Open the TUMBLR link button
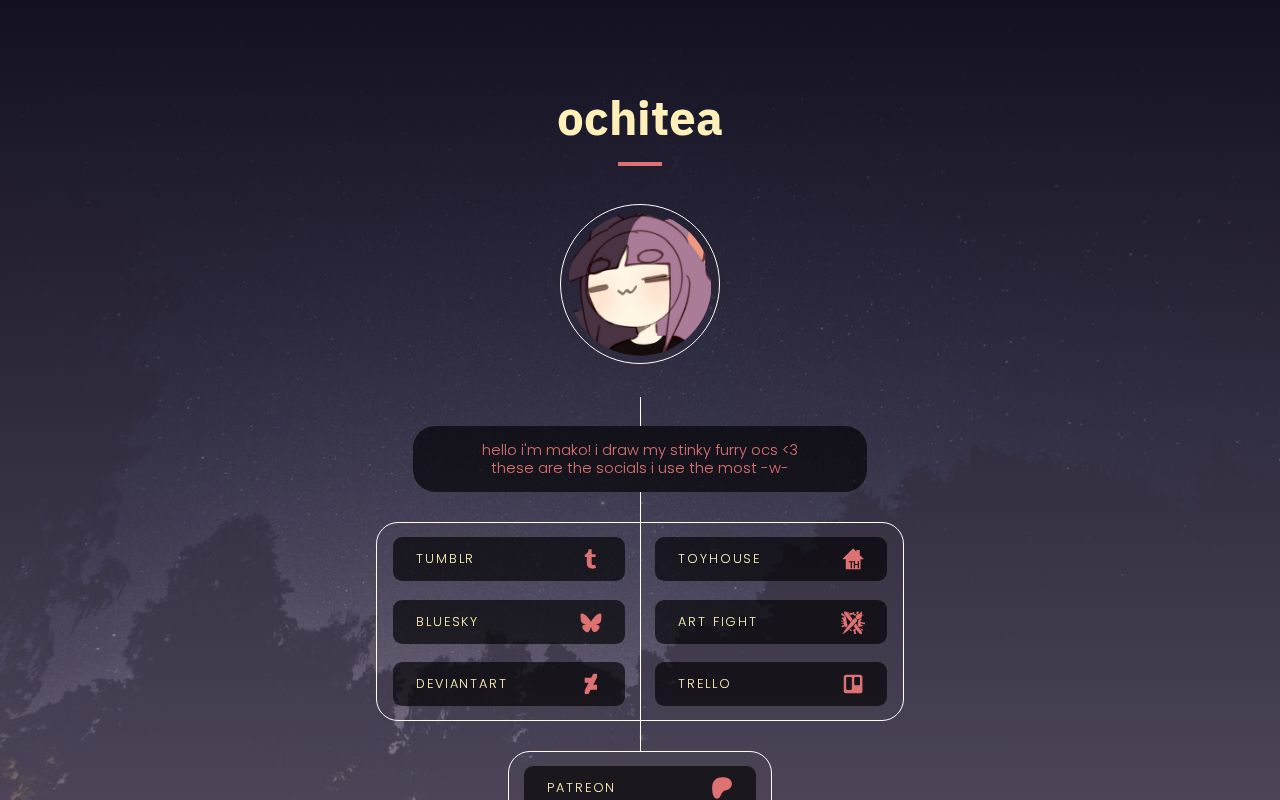The image size is (1280, 800). 508,559
